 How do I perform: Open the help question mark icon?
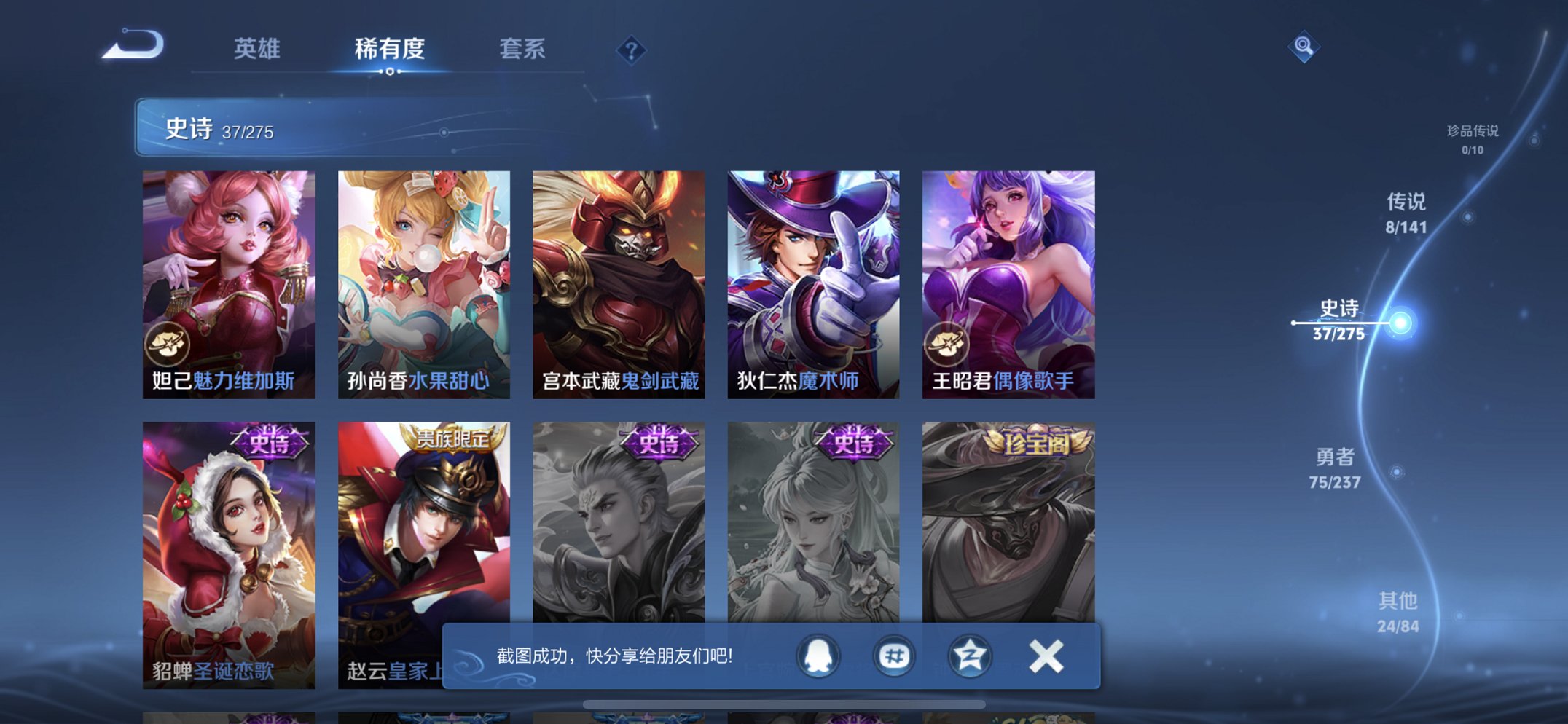[631, 50]
